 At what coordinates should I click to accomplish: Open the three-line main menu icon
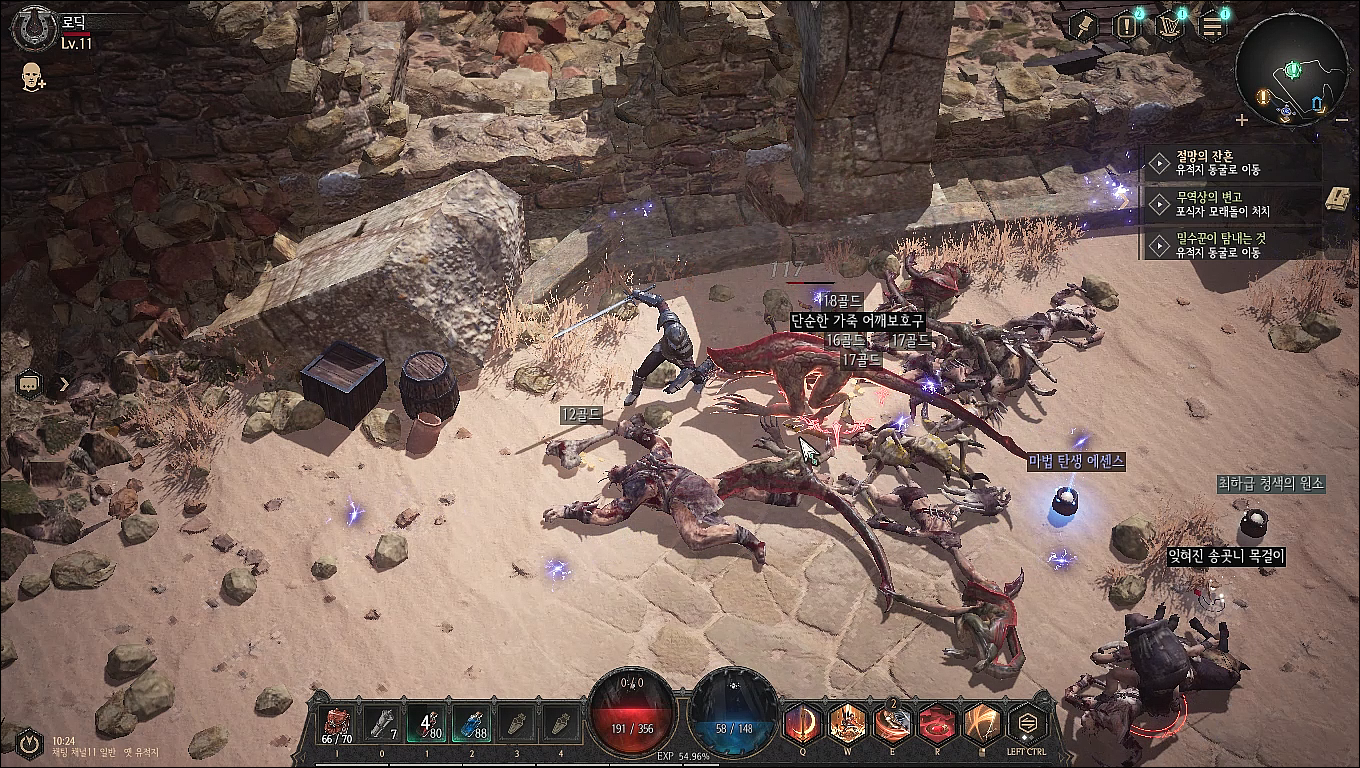(1213, 26)
